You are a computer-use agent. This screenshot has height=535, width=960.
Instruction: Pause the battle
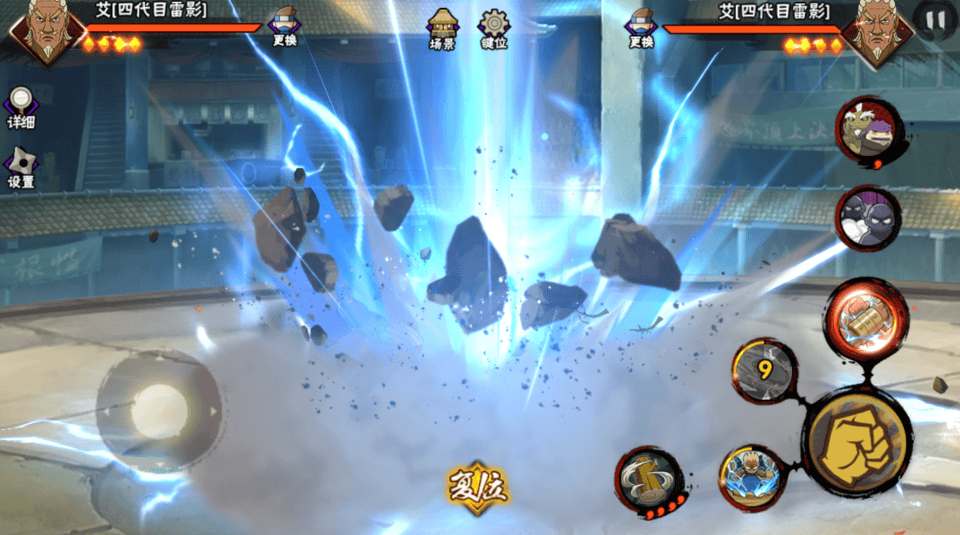pyautogui.click(x=934, y=21)
